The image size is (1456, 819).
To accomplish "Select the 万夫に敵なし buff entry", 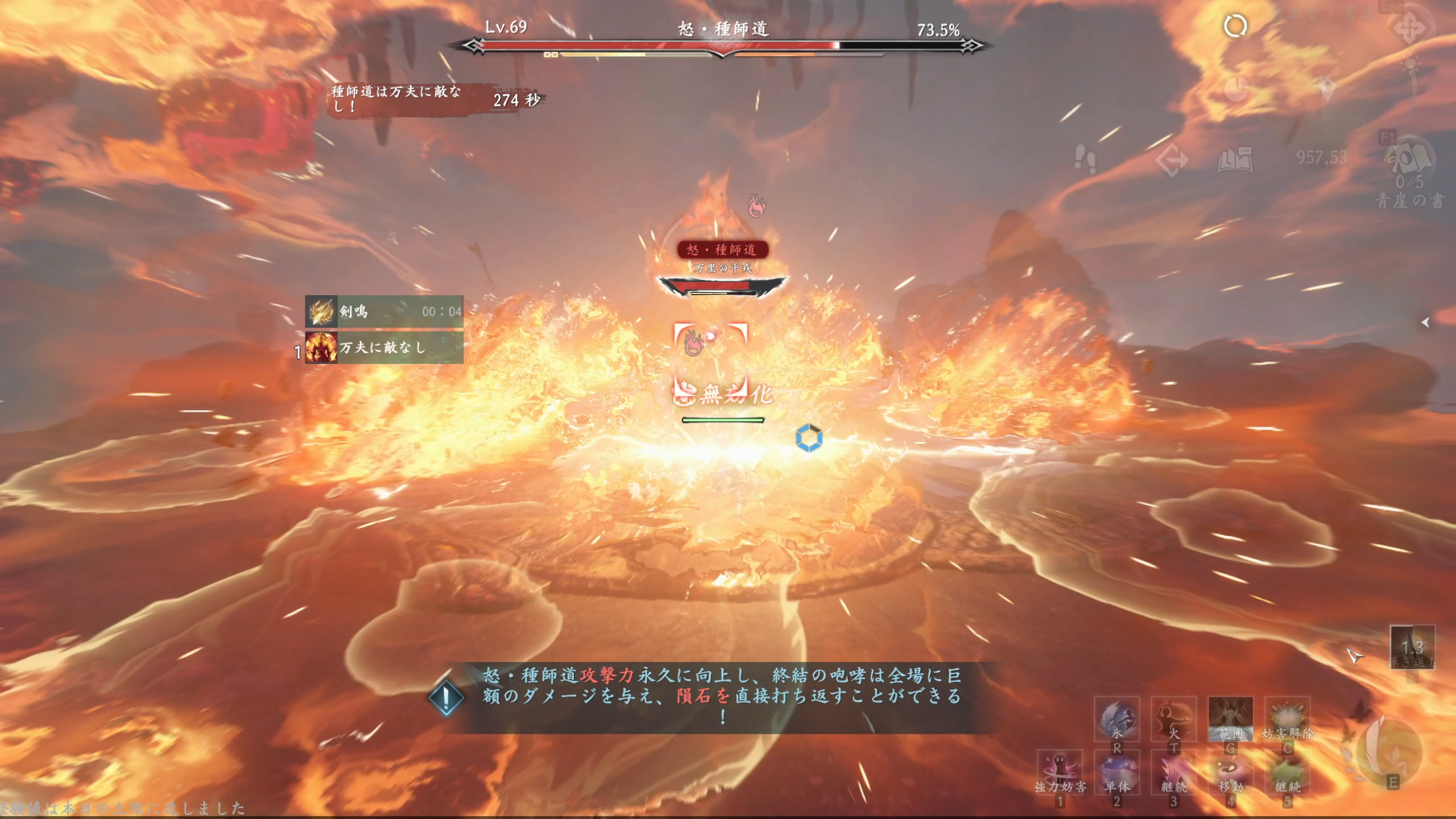I will 384,347.
